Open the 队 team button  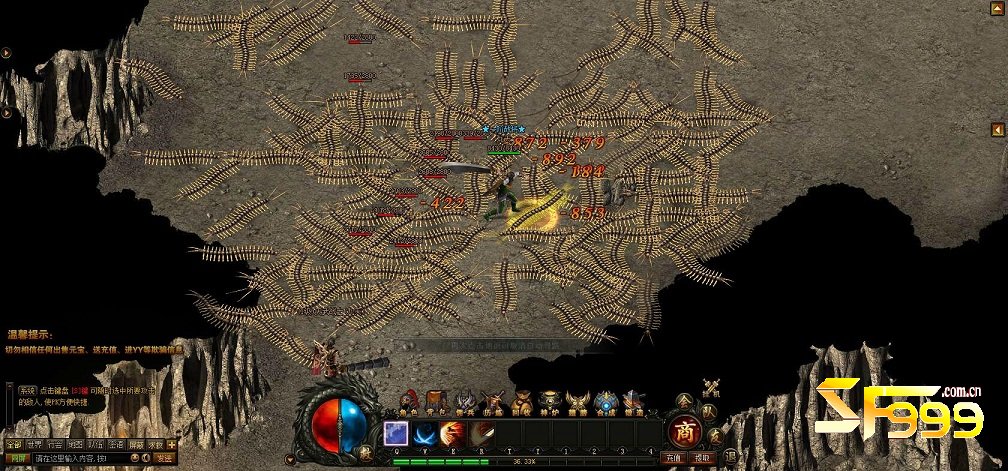(709, 410)
